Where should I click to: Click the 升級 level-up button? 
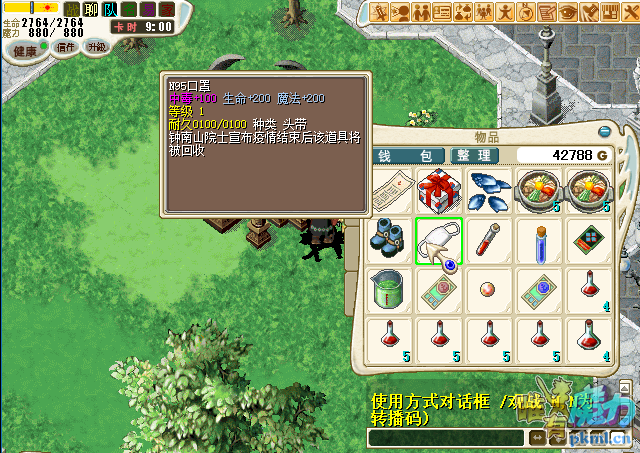97,47
